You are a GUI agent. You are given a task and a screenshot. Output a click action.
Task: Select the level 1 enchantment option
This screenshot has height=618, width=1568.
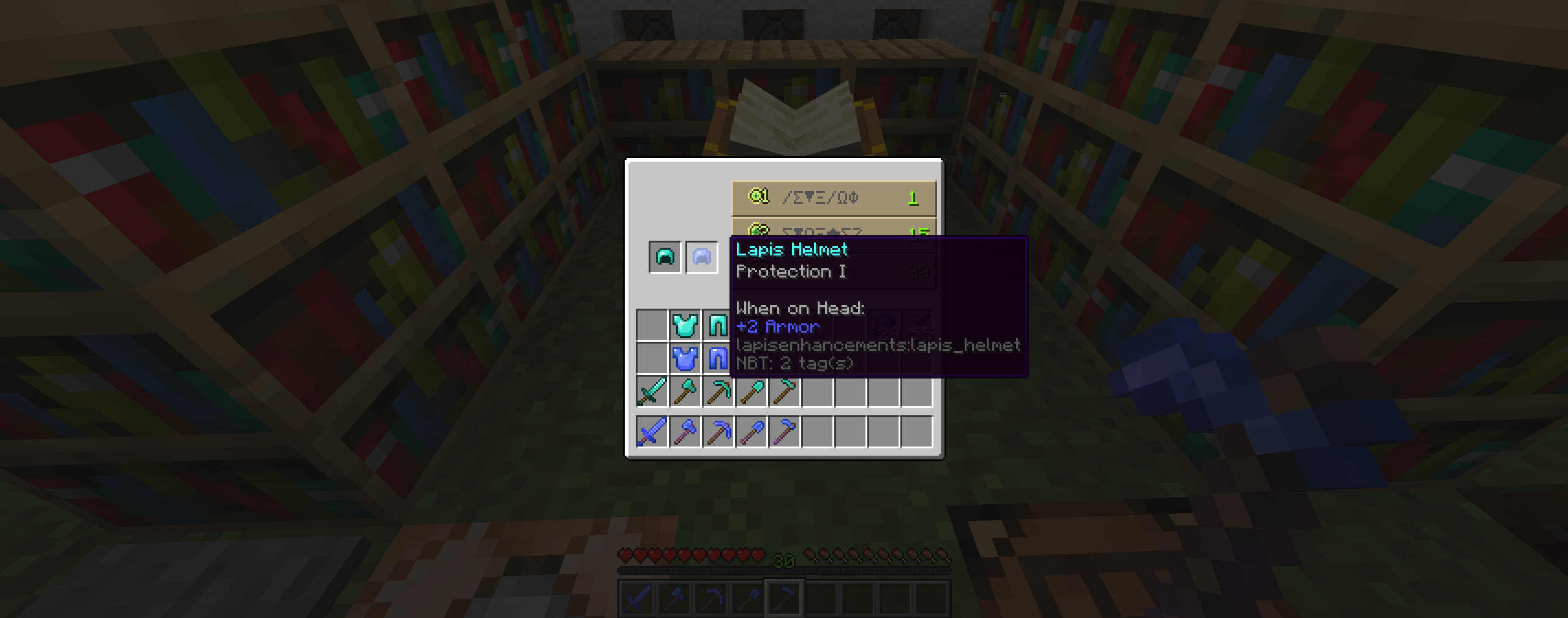pos(833,197)
